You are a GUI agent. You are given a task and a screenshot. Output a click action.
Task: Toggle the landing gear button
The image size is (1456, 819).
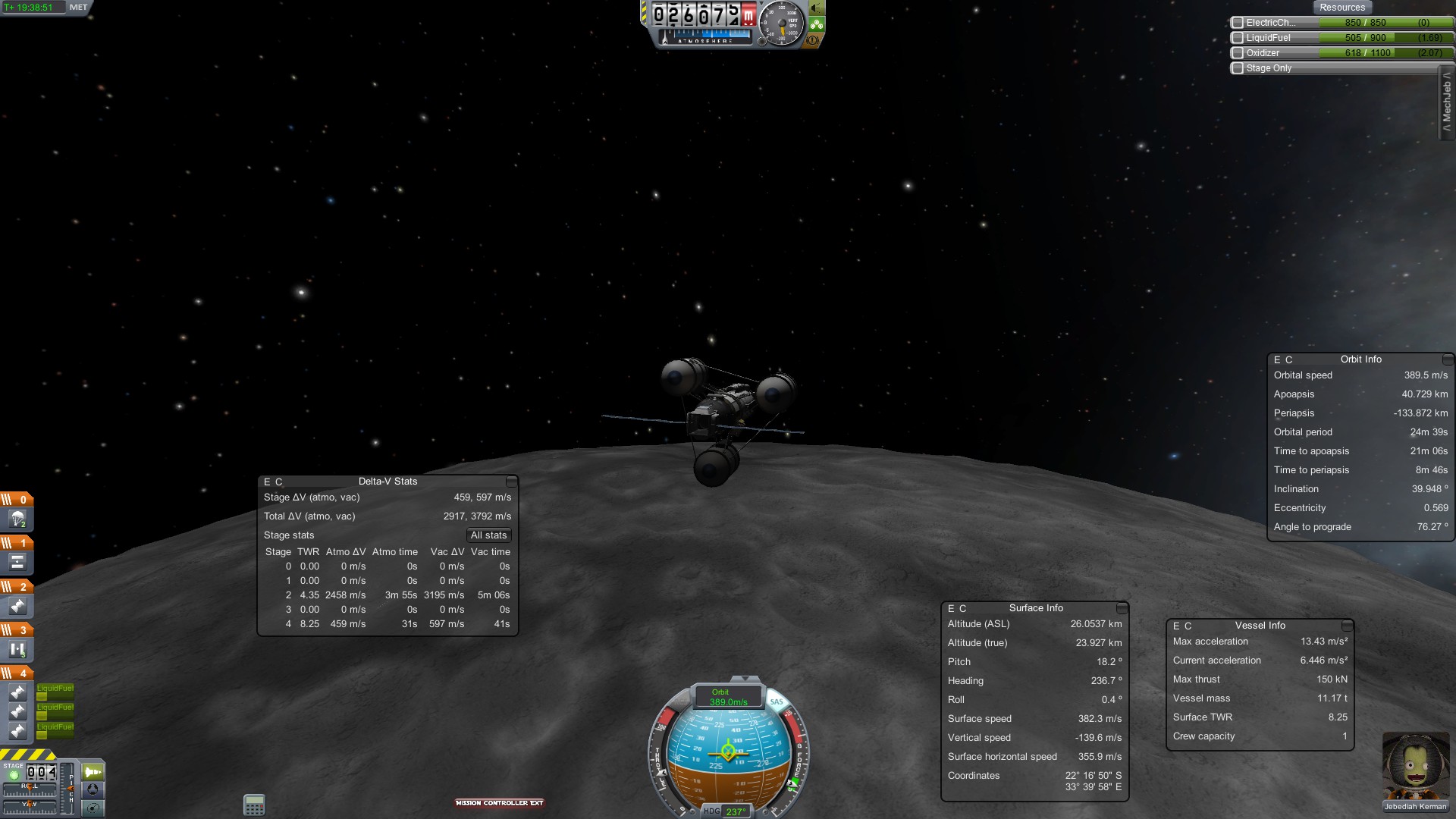coord(817,24)
